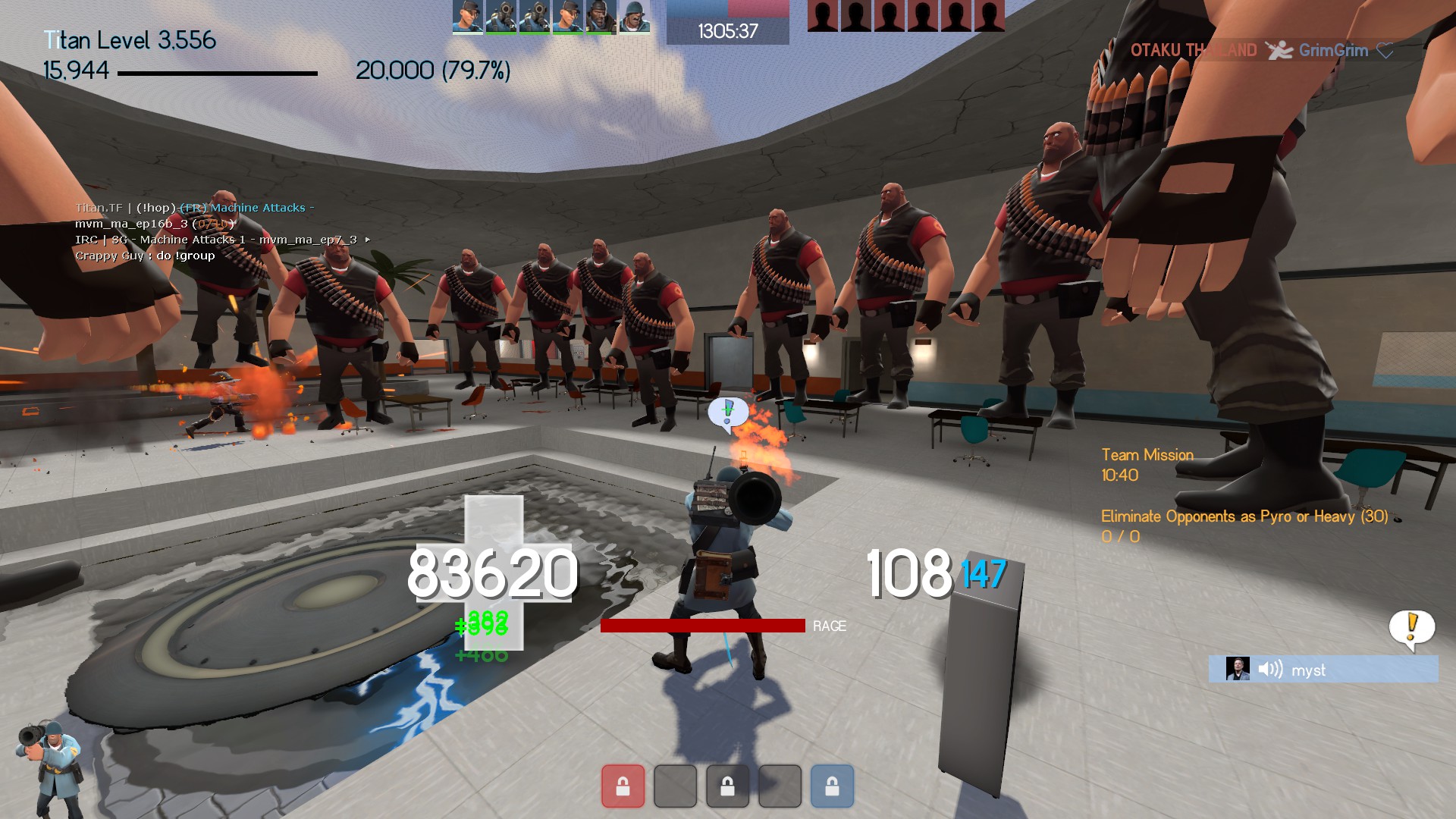Image resolution: width=1456 pixels, height=819 pixels.
Task: Click the dark gray locked control point
Action: pos(727,786)
